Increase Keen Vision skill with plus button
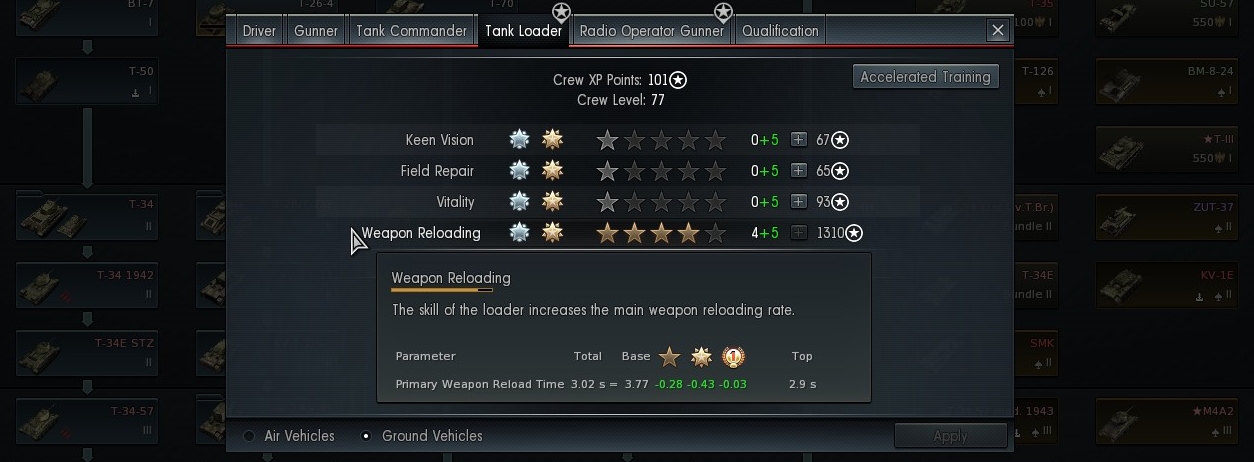The height and width of the screenshot is (462, 1254). click(798, 140)
